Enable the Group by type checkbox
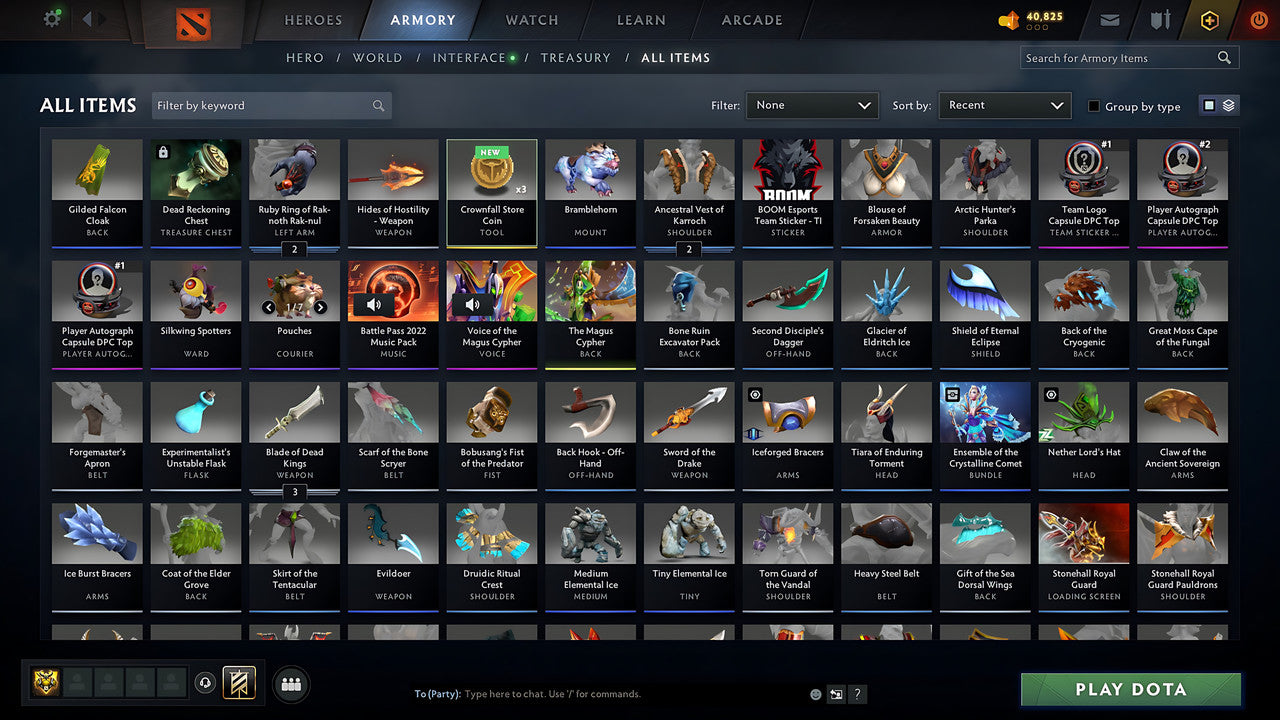Screen dimensions: 1280x720 [x=1094, y=106]
